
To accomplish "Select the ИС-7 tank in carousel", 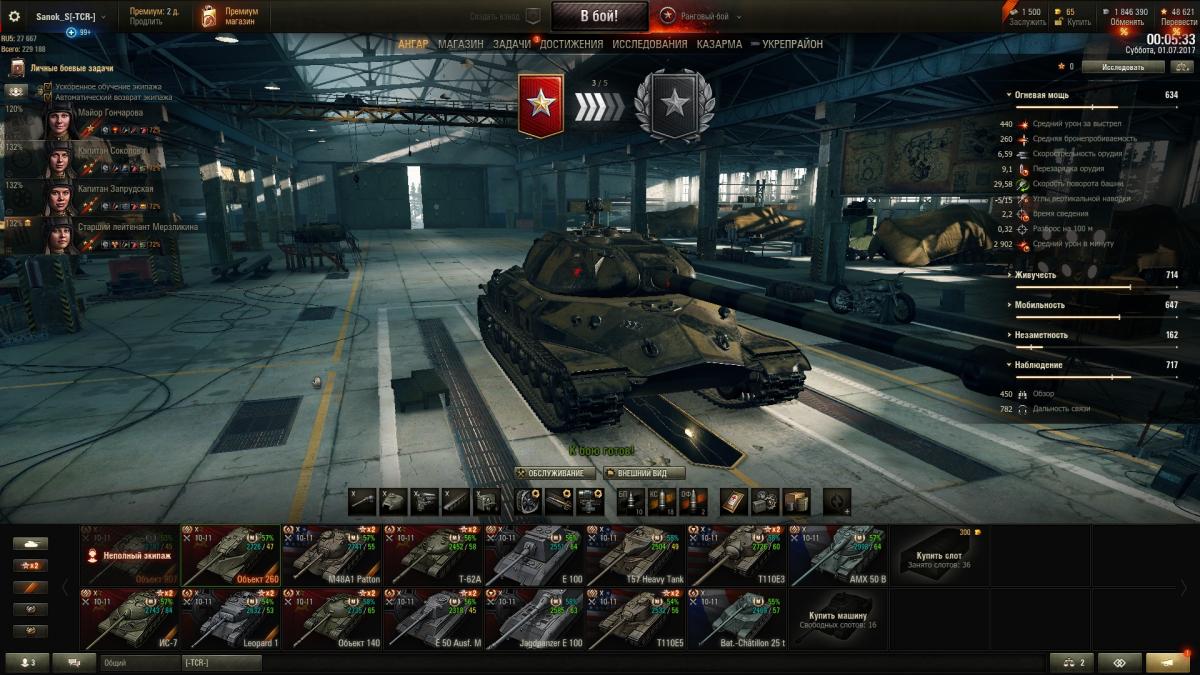I will point(129,619).
